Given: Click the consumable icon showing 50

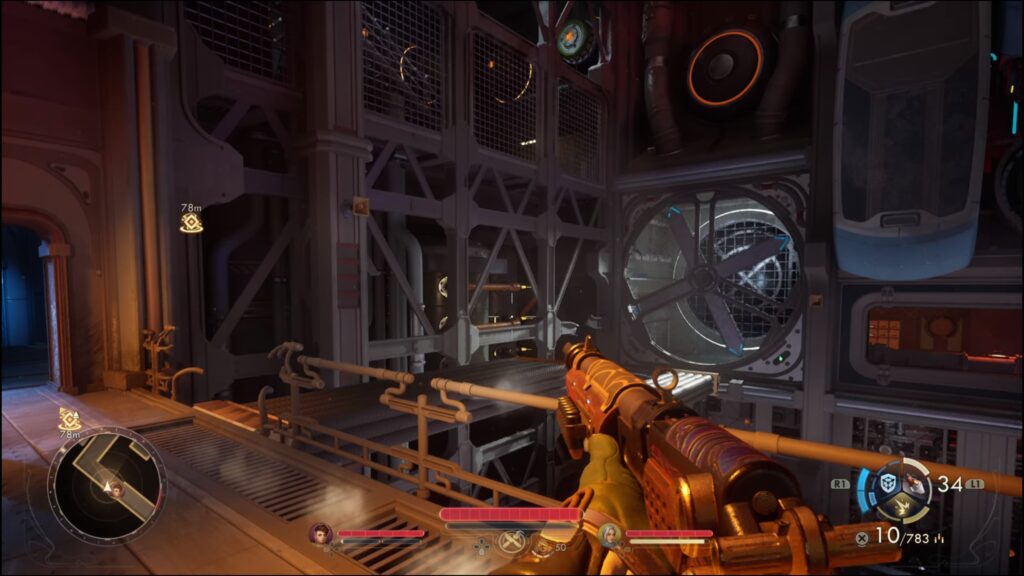Looking at the screenshot, I should pyautogui.click(x=542, y=546).
